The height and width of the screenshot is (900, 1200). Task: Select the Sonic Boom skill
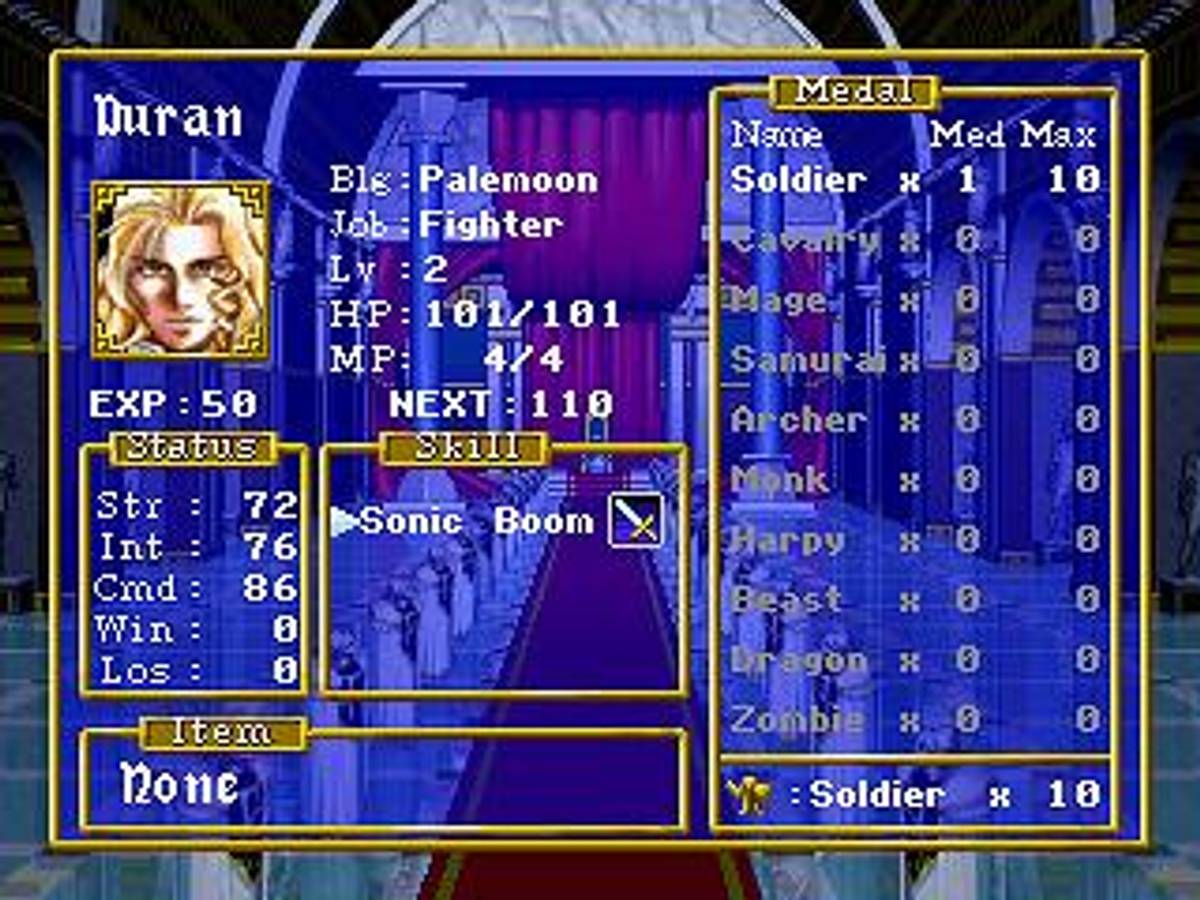click(476, 521)
